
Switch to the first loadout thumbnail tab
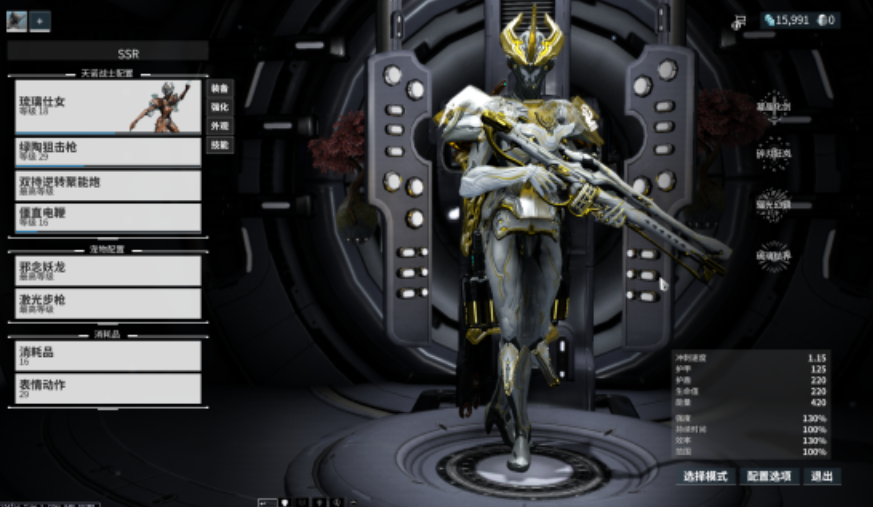16,20
